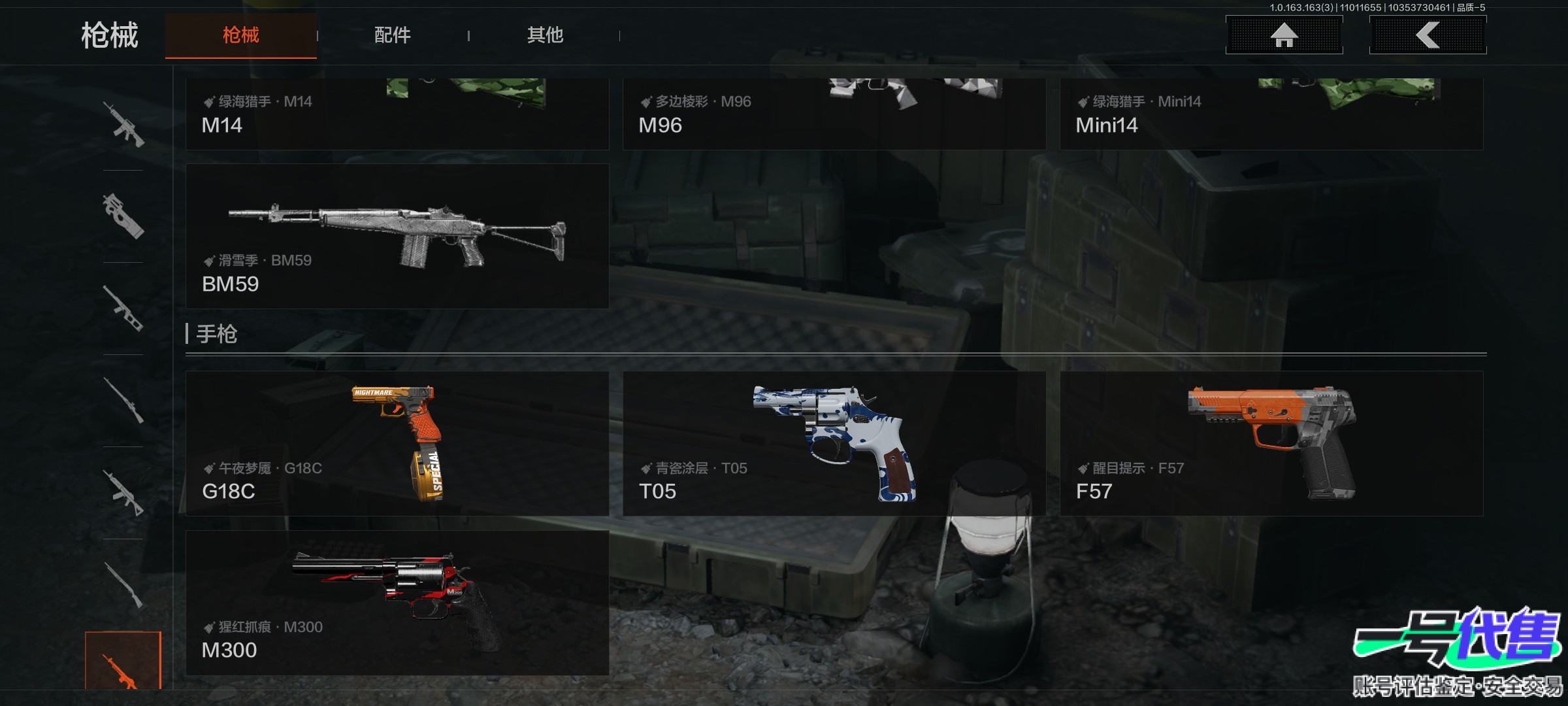This screenshot has width=1568, height=706.
Task: Click the back arrow button
Action: point(1428,35)
